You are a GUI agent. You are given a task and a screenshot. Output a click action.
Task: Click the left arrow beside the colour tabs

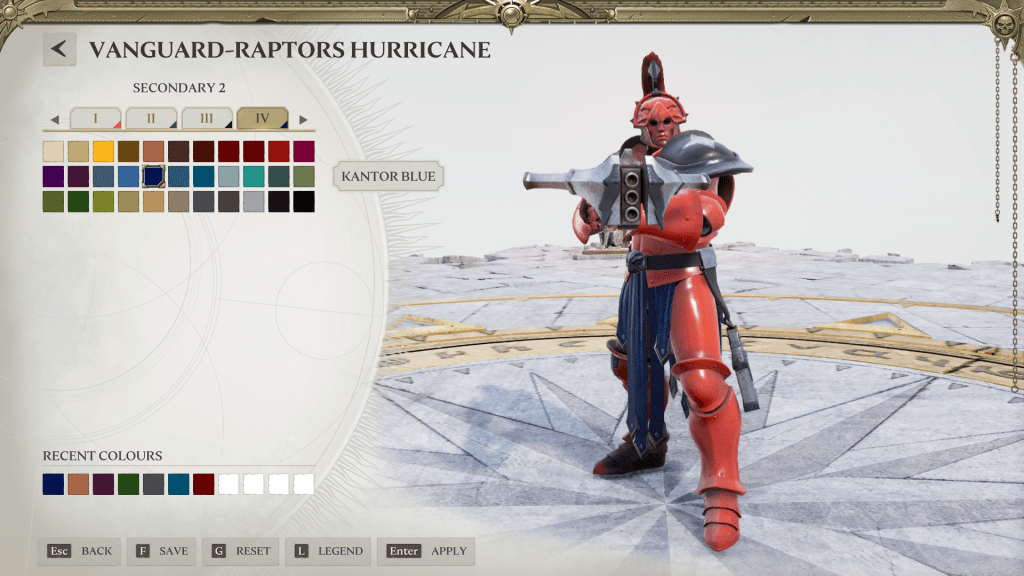[x=55, y=120]
